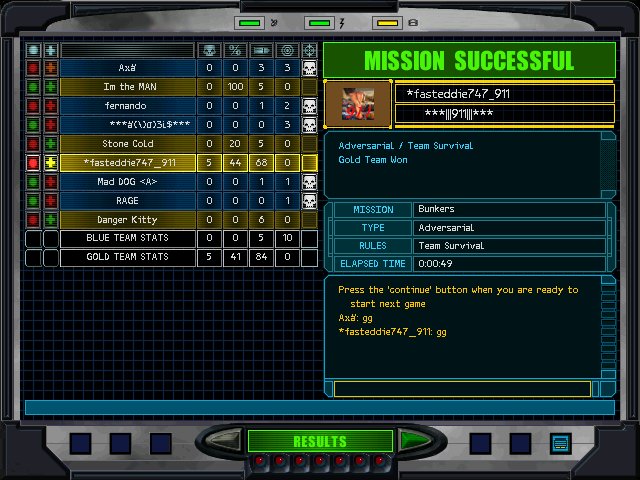Select the Im the MAN player row
640x480 pixels.
[x=127, y=87]
